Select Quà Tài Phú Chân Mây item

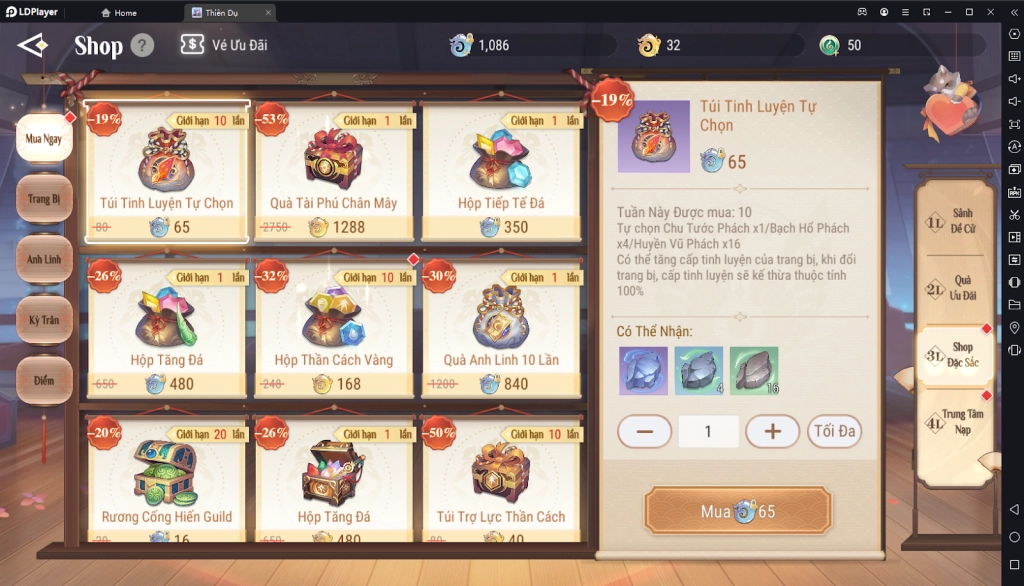[x=334, y=172]
